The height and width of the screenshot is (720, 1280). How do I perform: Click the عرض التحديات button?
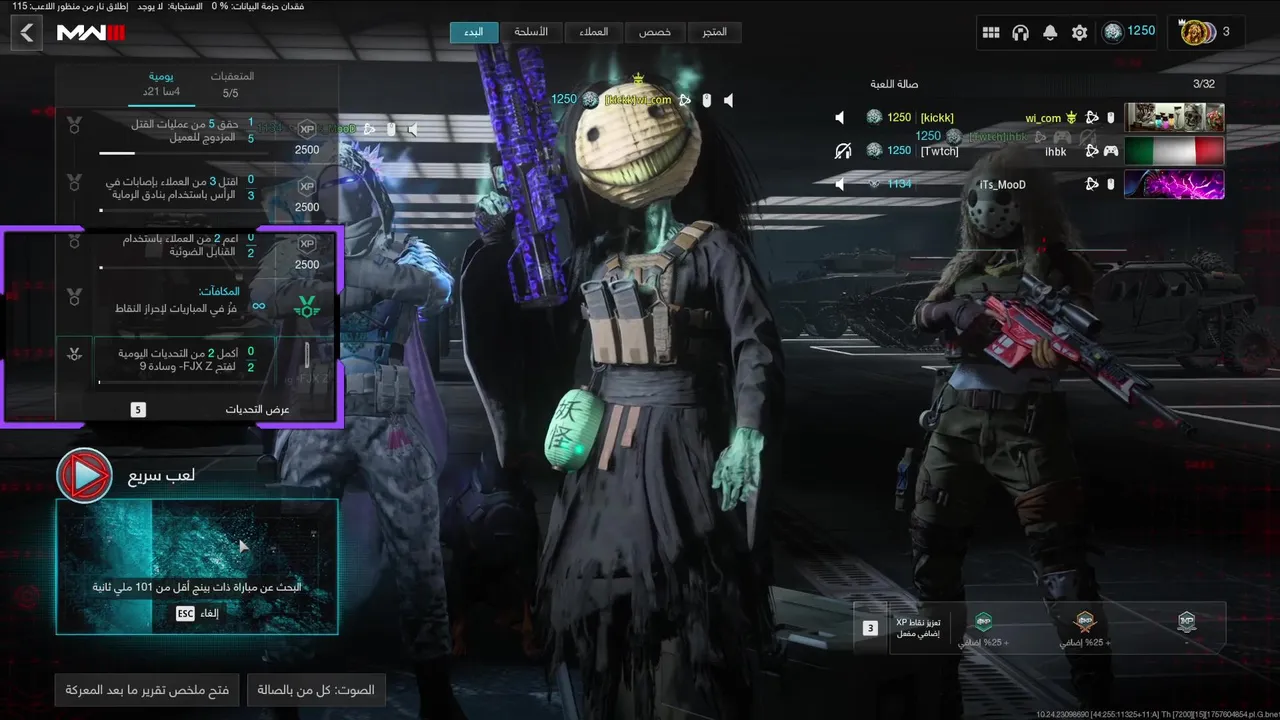click(257, 409)
